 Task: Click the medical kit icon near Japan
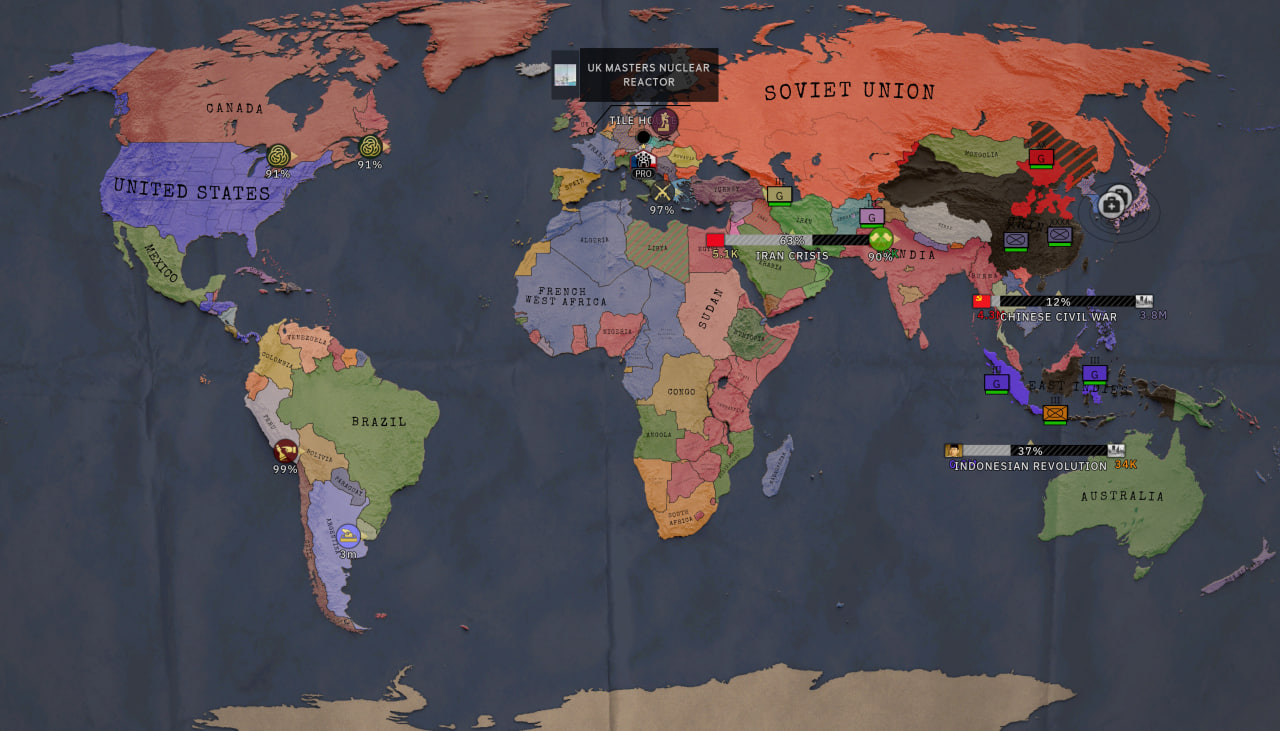1112,204
